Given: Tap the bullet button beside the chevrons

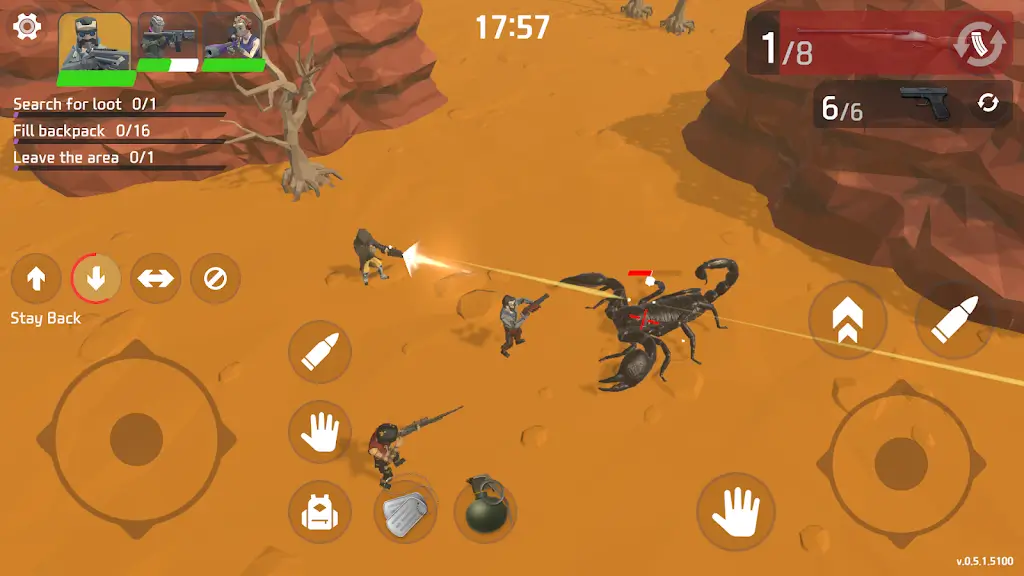Looking at the screenshot, I should [947, 320].
